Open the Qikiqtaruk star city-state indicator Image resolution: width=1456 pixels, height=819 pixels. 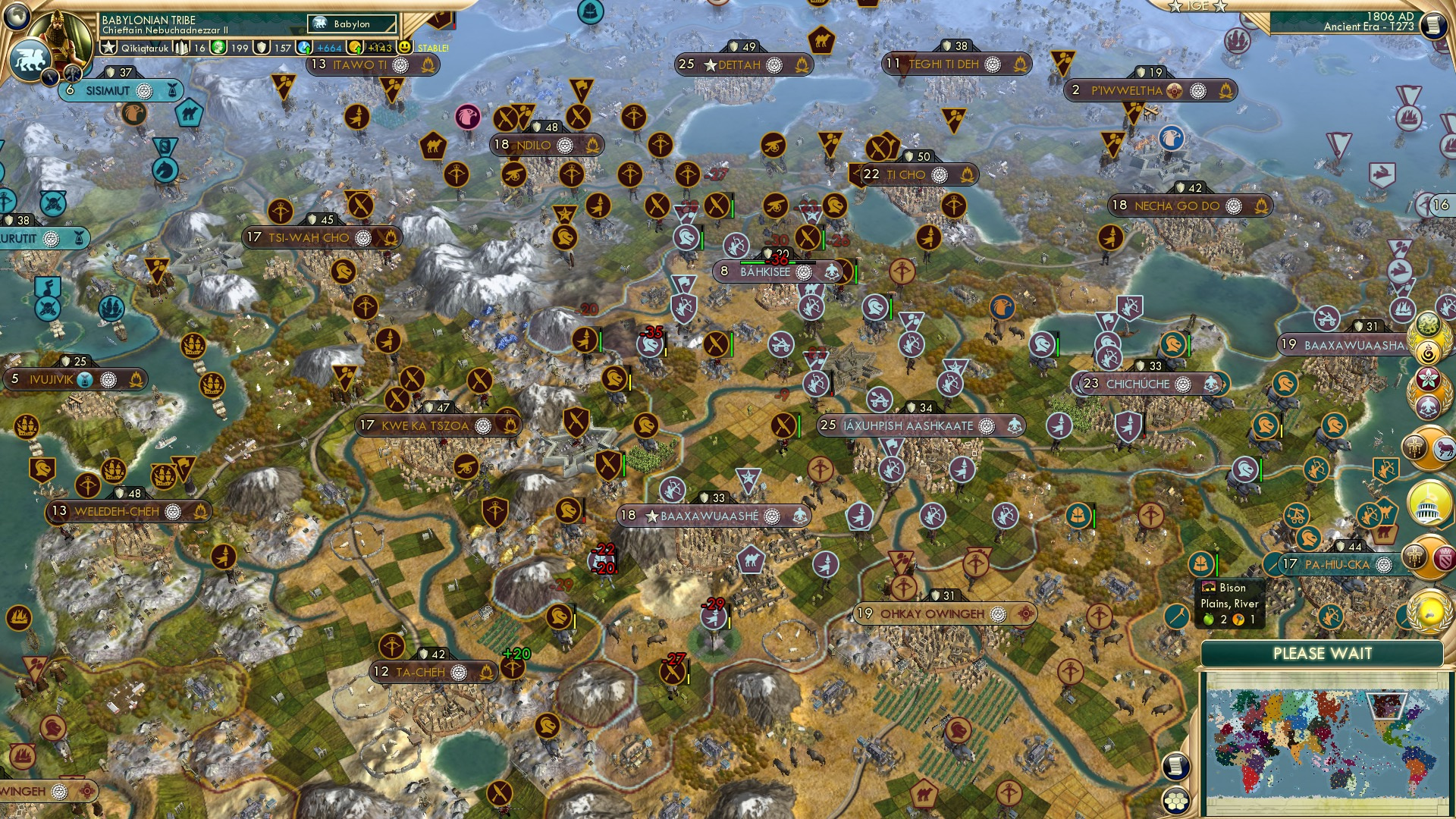(x=109, y=47)
